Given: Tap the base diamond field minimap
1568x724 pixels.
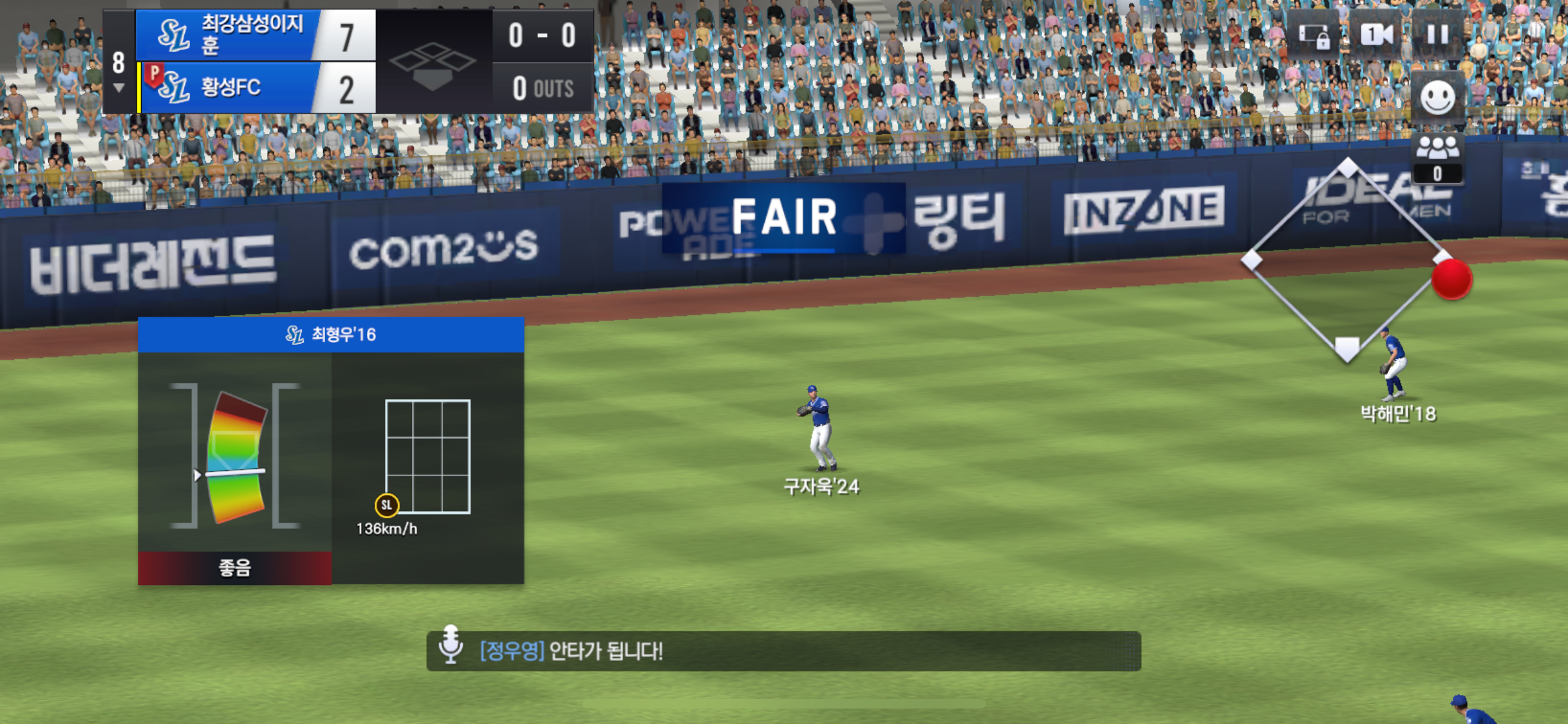Looking at the screenshot, I should click(x=1347, y=259).
